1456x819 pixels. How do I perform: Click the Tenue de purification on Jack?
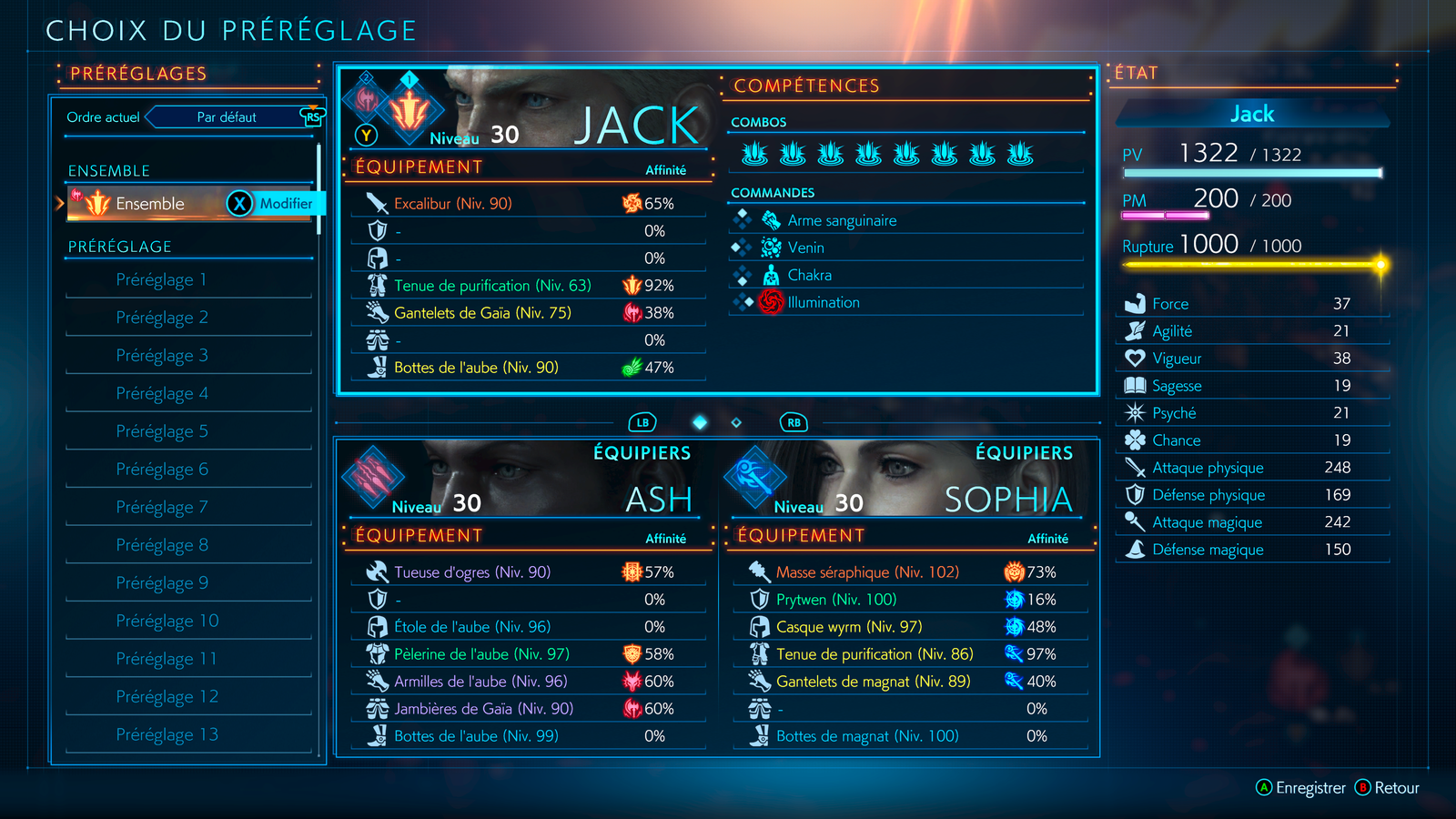pos(492,286)
